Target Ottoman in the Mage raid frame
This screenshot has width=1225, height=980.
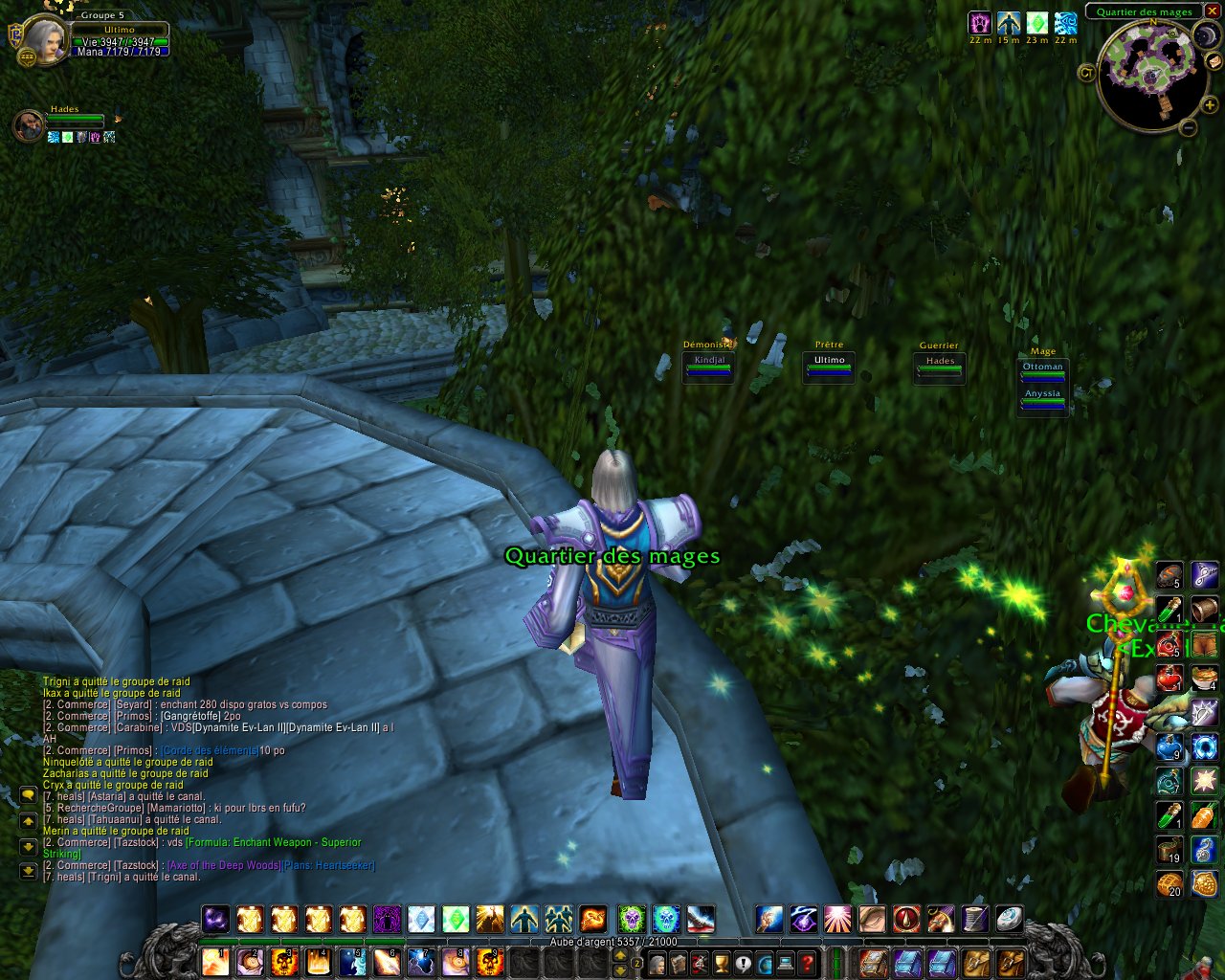1042,372
